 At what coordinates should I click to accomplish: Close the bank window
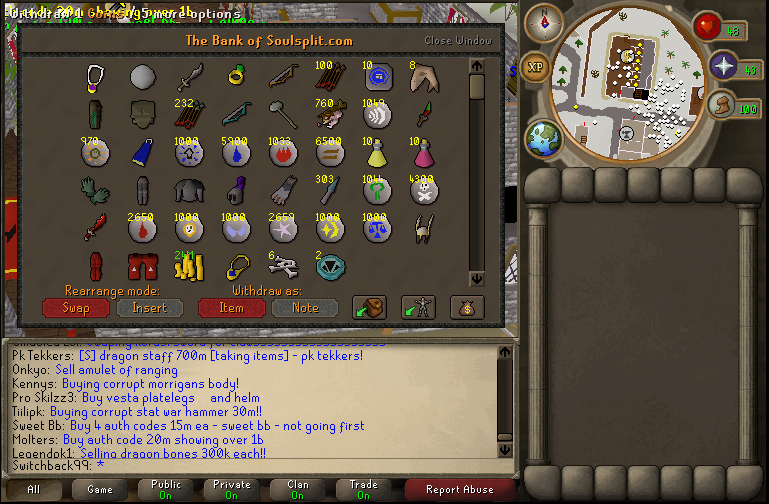pos(458,41)
